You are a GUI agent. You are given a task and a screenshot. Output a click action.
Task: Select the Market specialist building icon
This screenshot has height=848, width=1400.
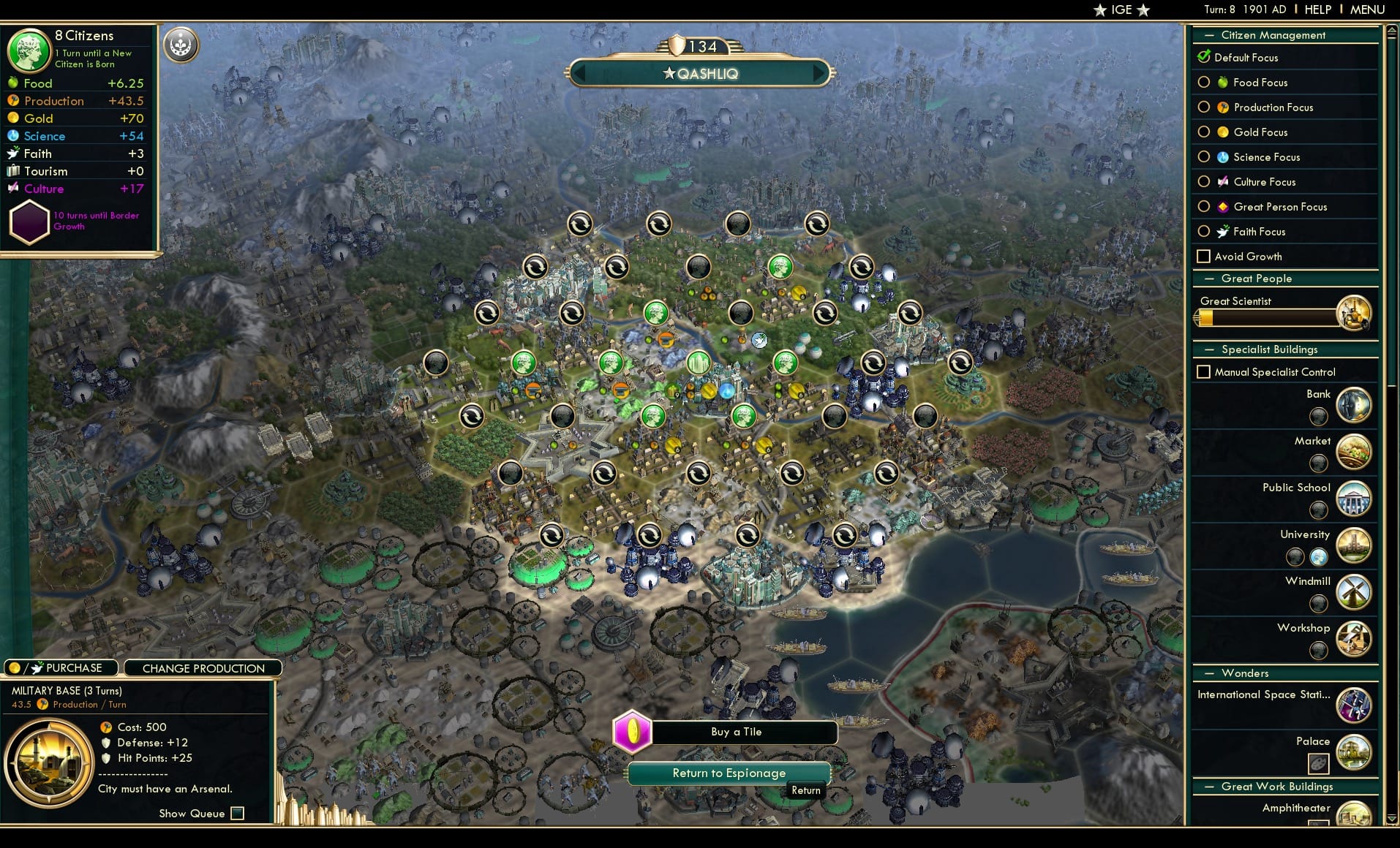point(1354,452)
